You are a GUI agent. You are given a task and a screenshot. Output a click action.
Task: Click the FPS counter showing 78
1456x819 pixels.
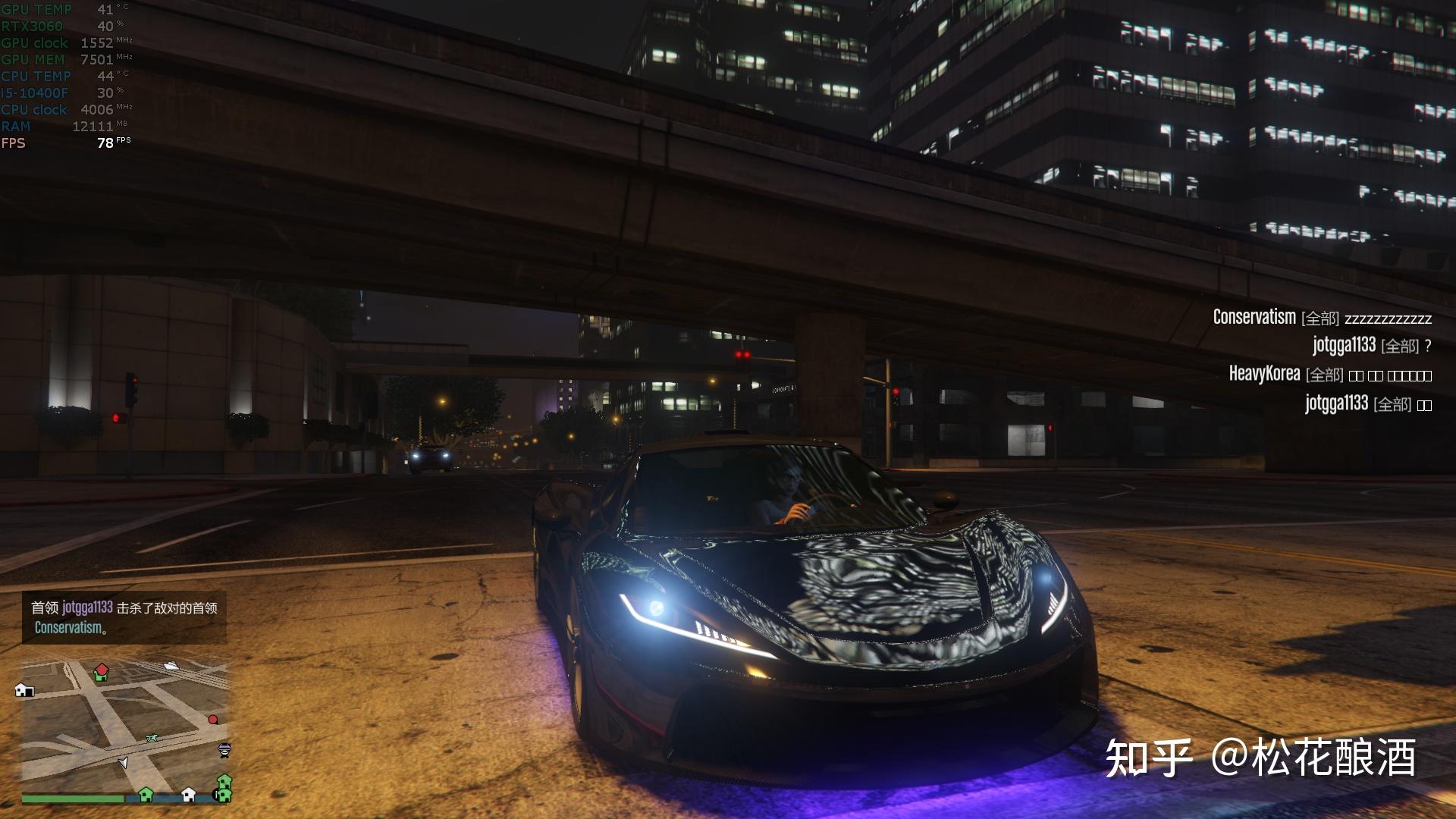tap(106, 142)
